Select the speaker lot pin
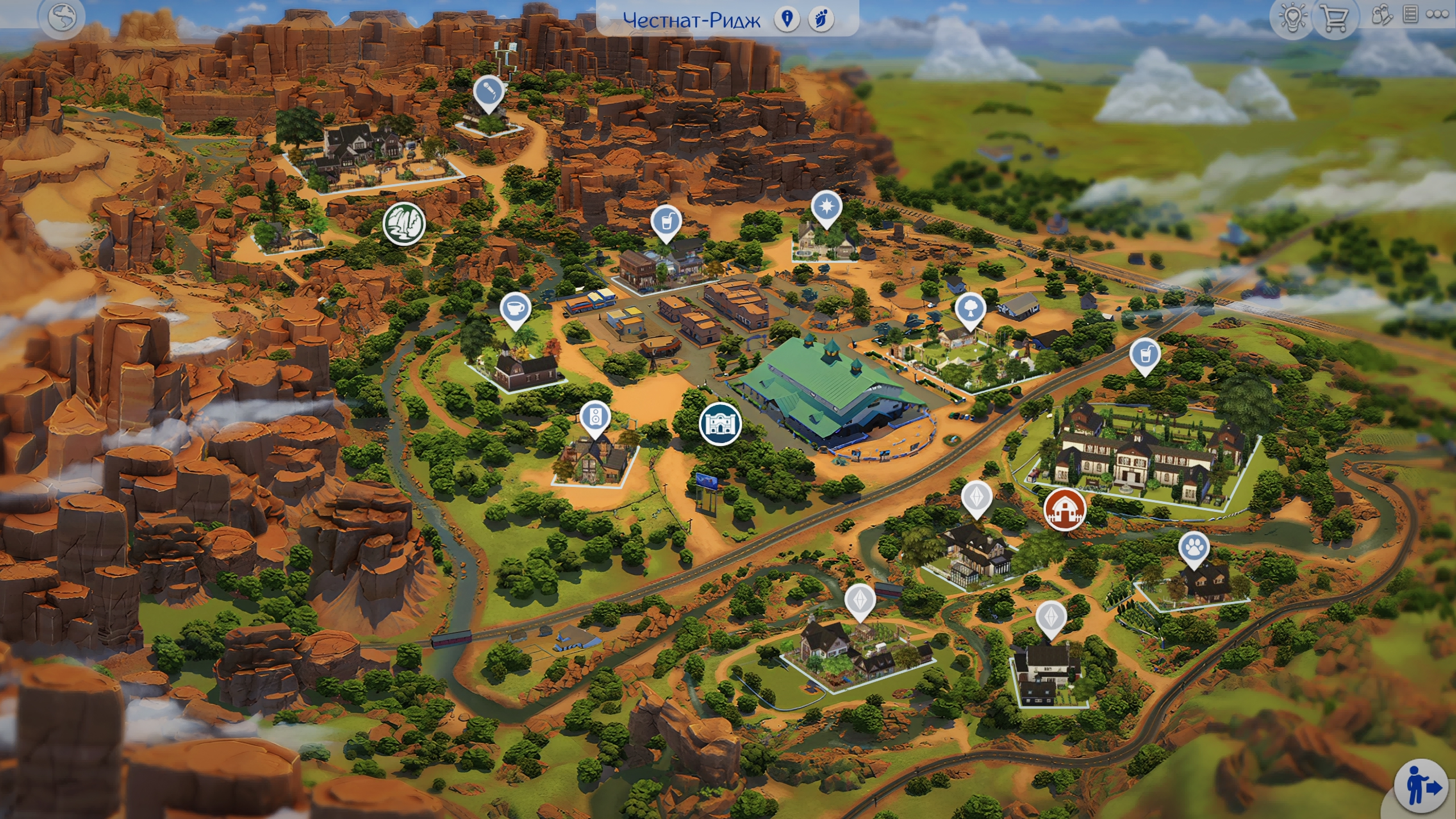Screen dimensions: 1456x819 point(595,417)
